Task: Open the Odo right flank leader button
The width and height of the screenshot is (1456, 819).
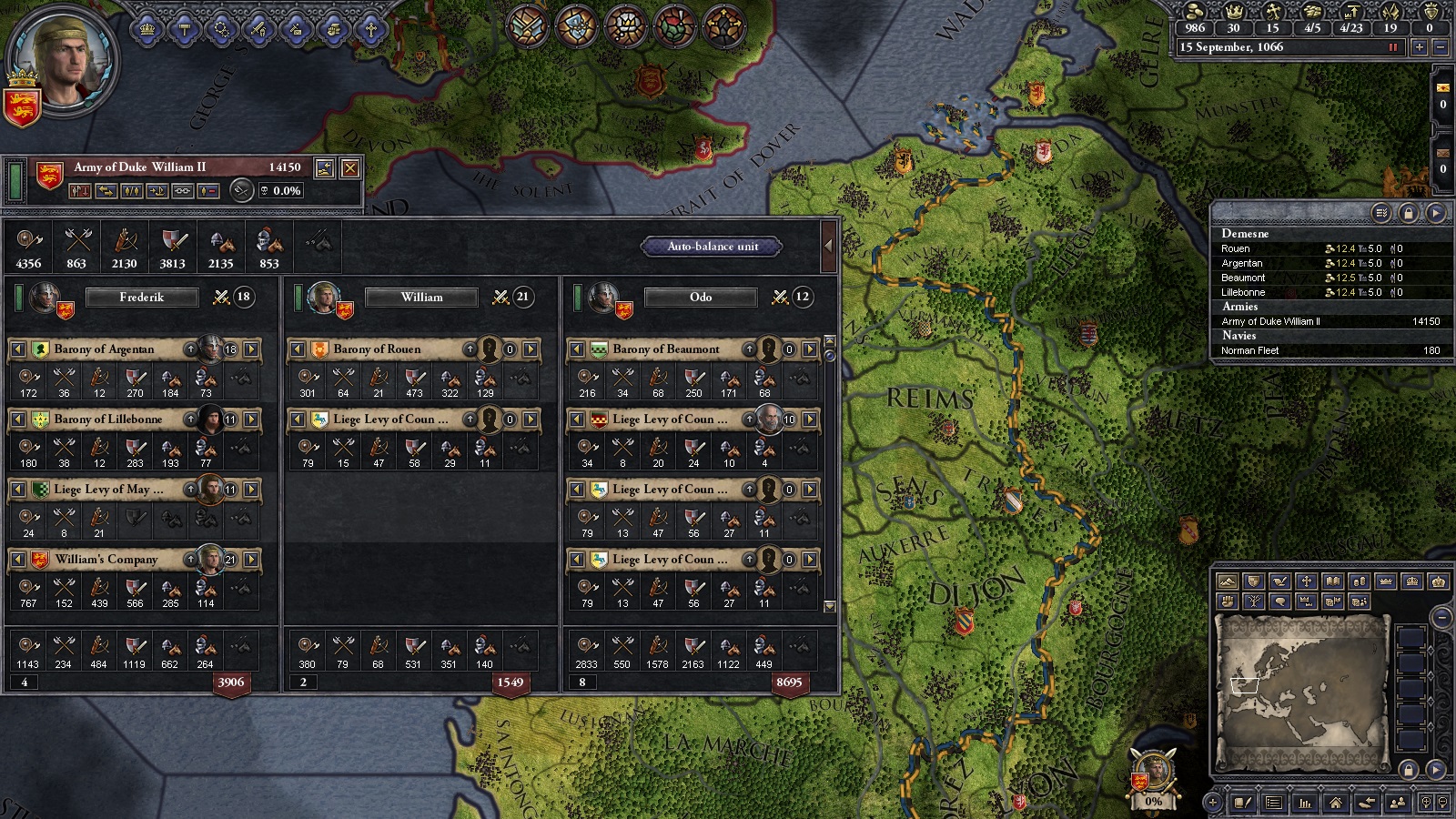Action: coord(701,298)
